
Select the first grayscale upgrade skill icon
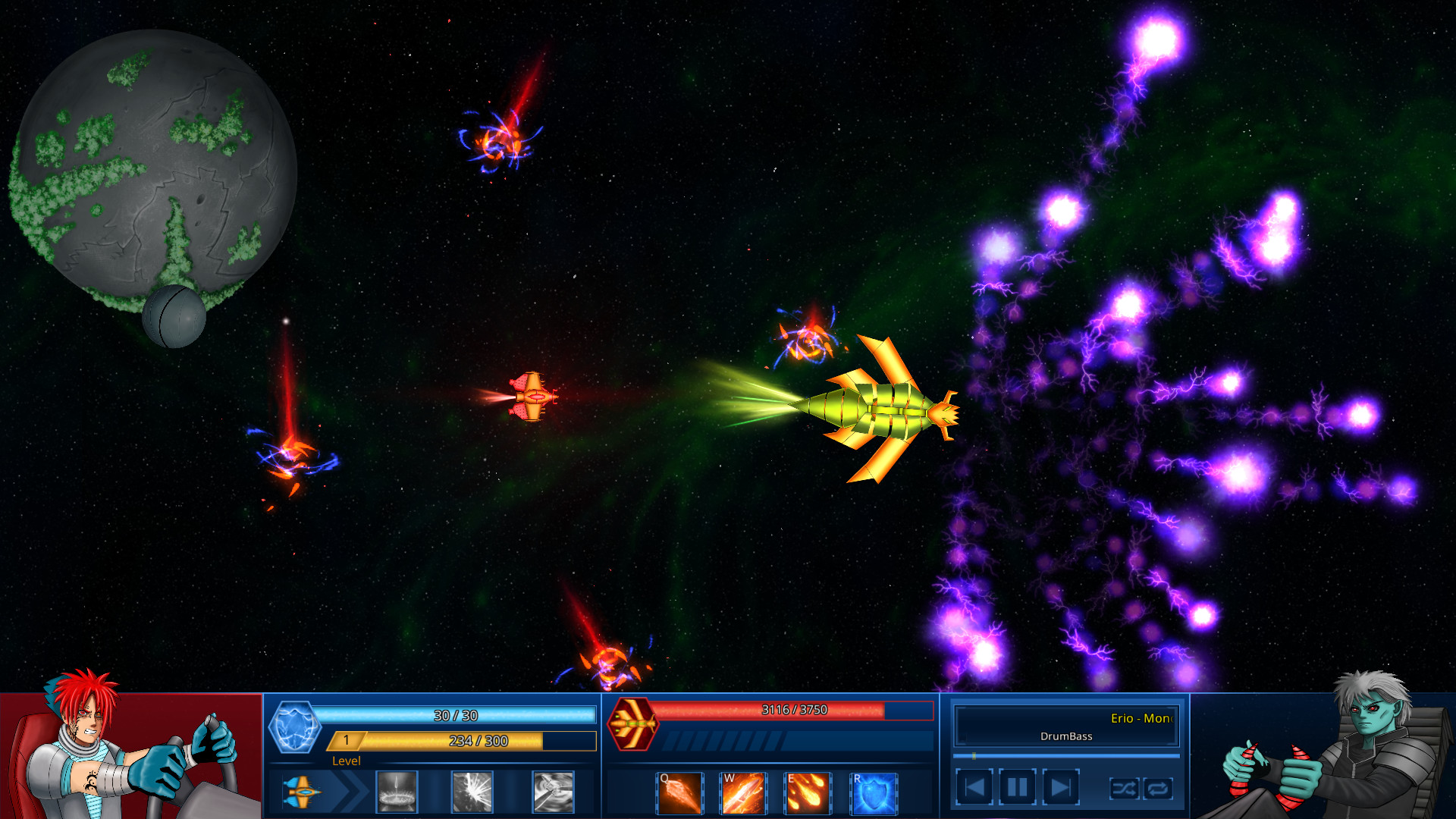[x=397, y=791]
